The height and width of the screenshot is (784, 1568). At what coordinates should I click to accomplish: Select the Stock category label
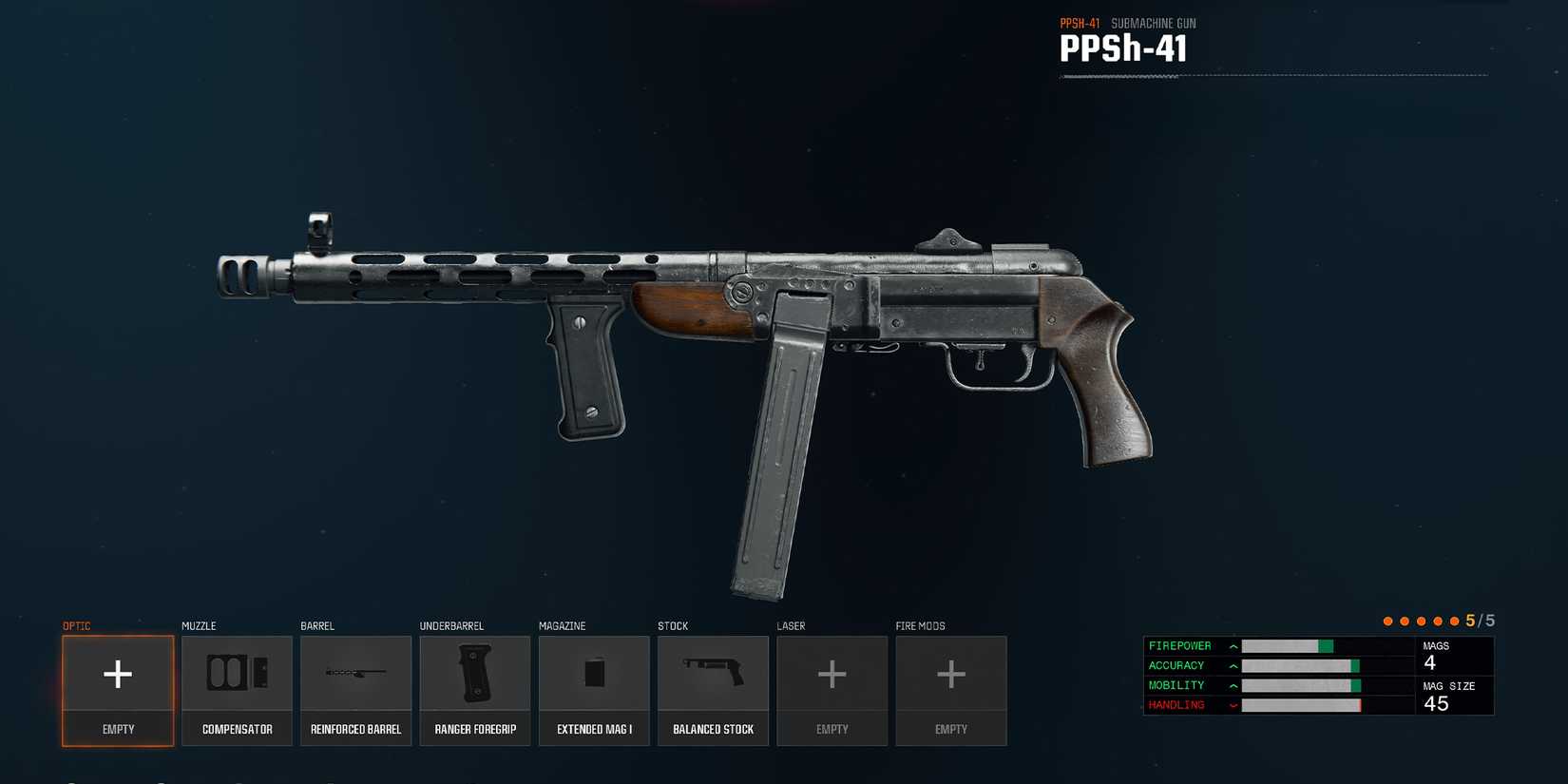[x=673, y=625]
